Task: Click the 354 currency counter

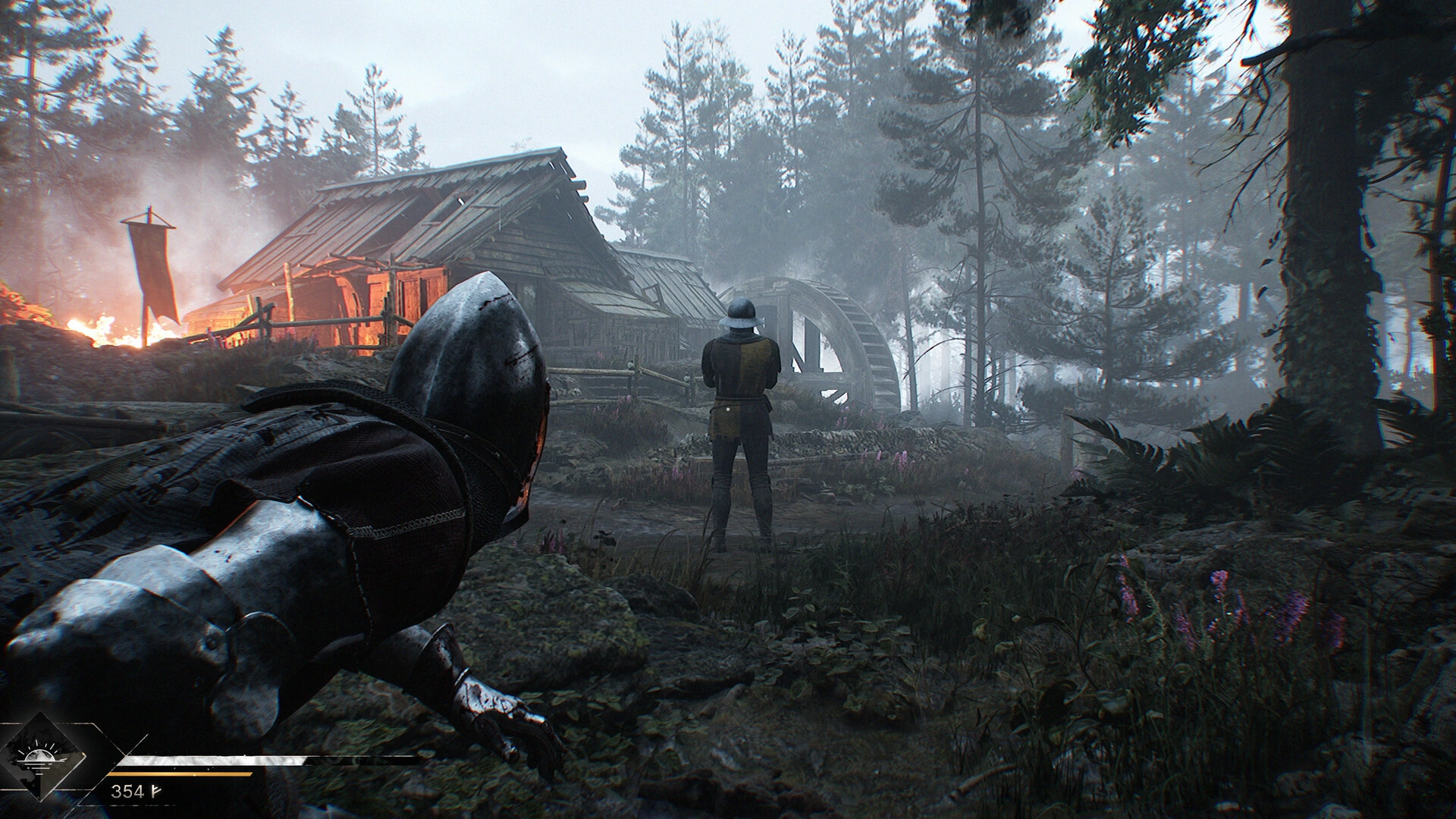Action: (x=129, y=791)
